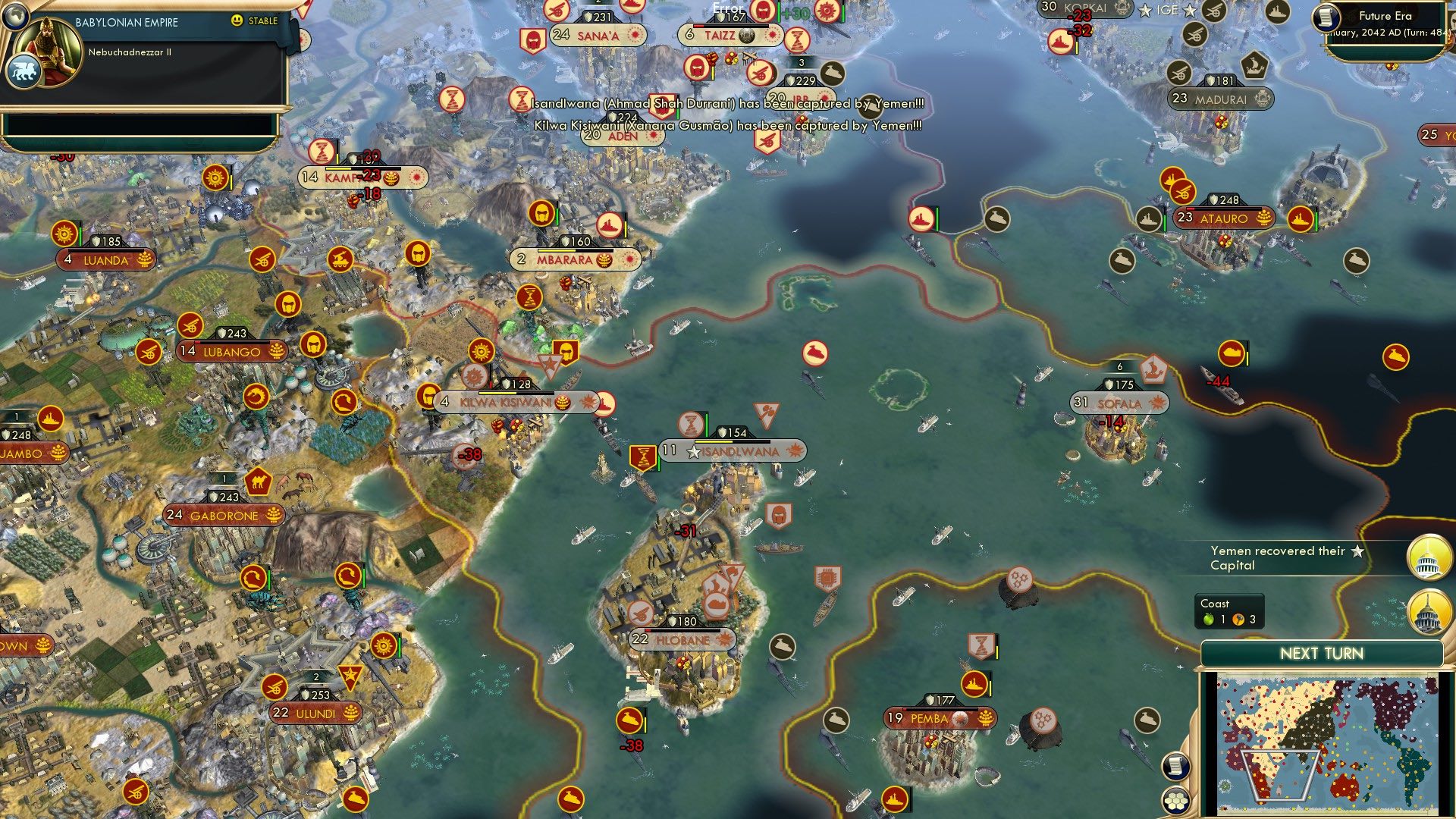Click the STABLE happiness smiley icon

(x=238, y=21)
